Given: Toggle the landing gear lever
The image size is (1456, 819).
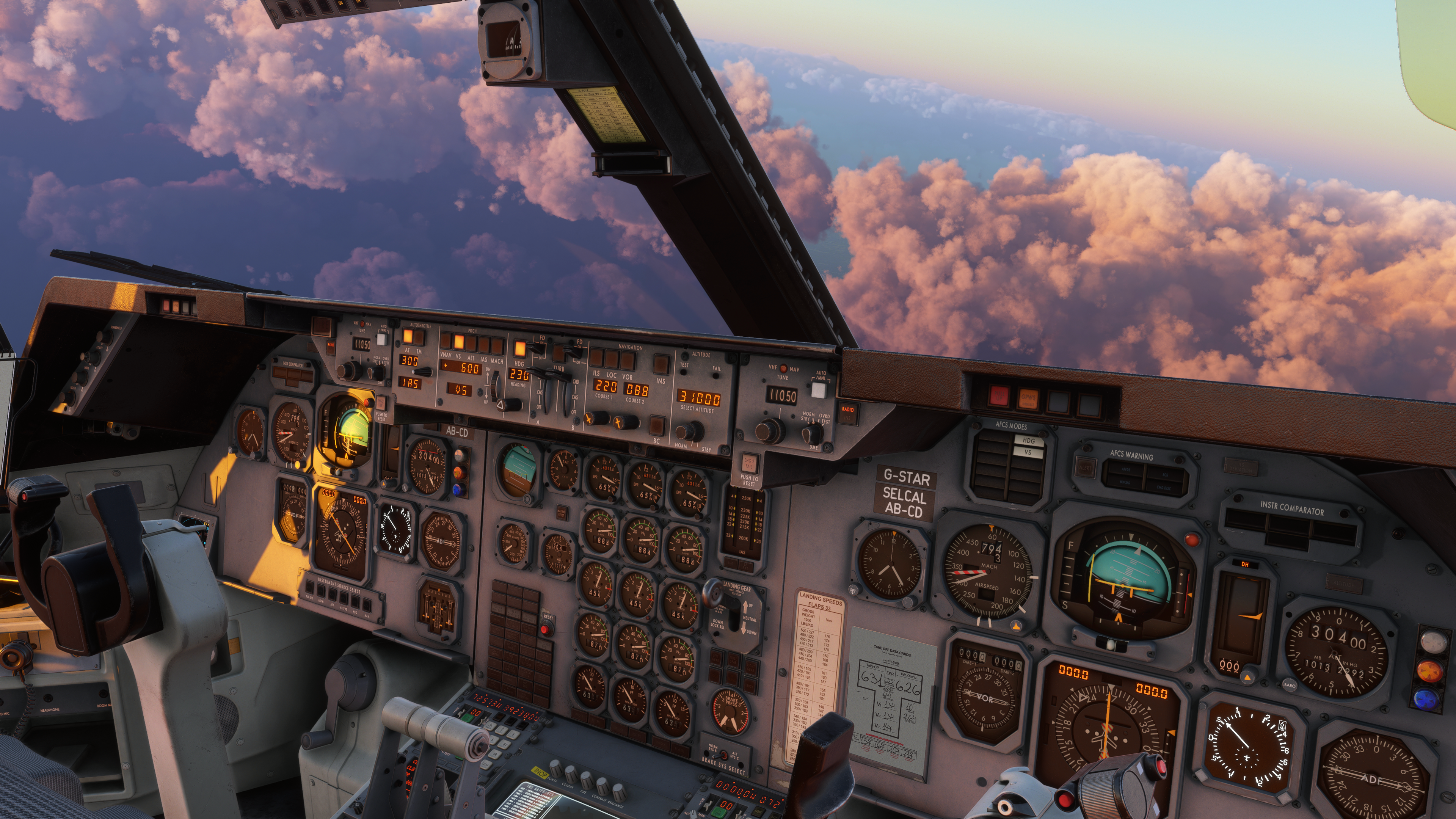Looking at the screenshot, I should click(x=714, y=593).
